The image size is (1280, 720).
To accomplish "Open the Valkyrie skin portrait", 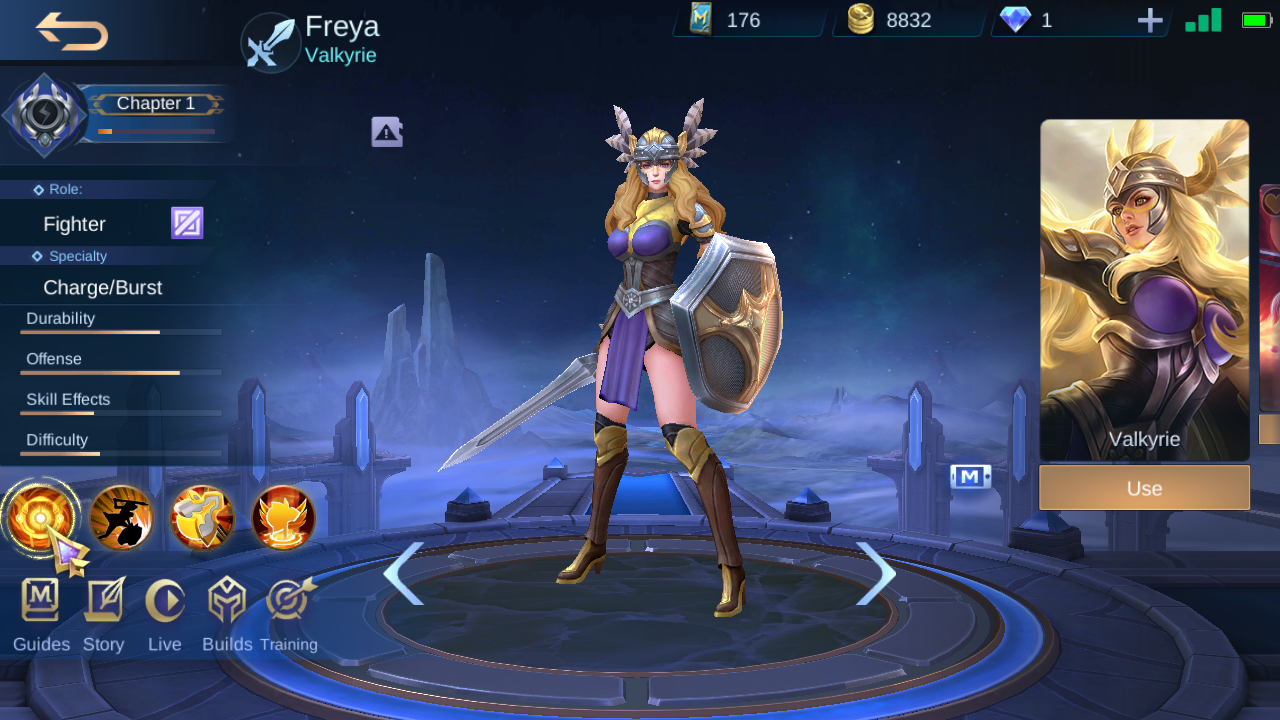I will coord(1144,280).
